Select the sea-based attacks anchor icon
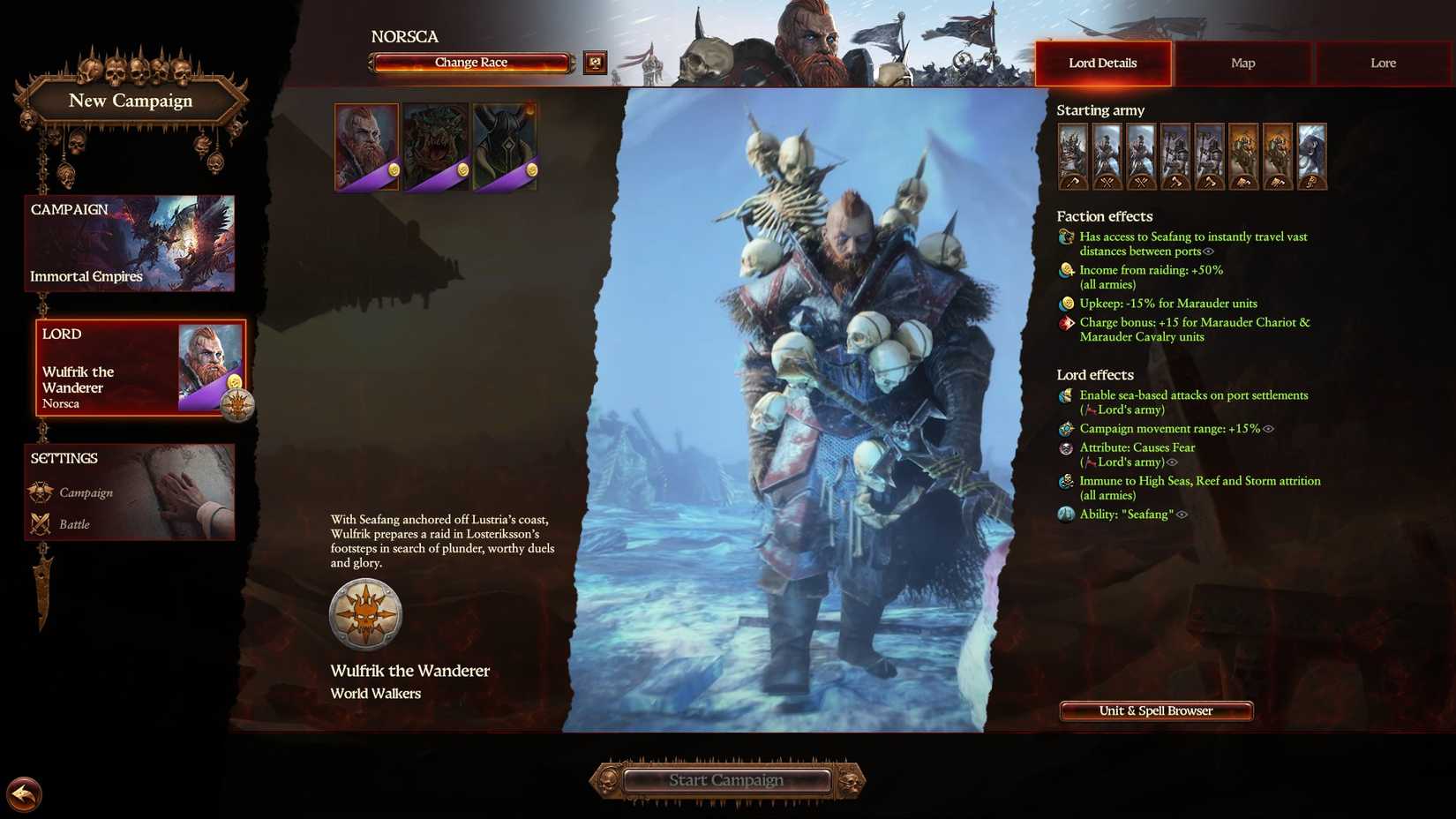 pyautogui.click(x=1065, y=396)
